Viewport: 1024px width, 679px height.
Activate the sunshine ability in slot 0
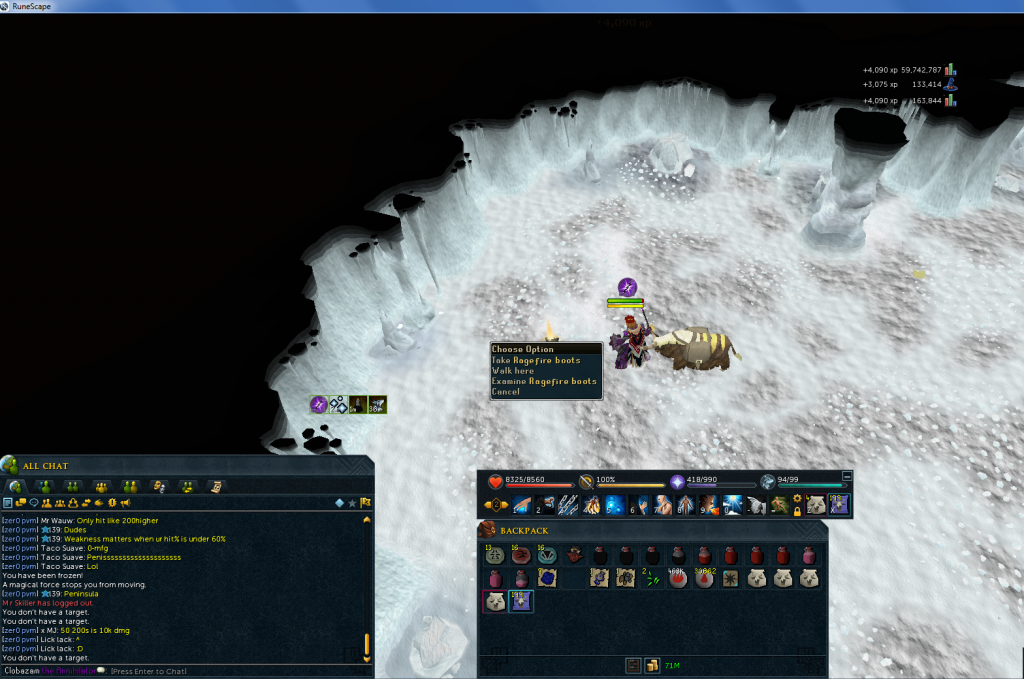(733, 505)
